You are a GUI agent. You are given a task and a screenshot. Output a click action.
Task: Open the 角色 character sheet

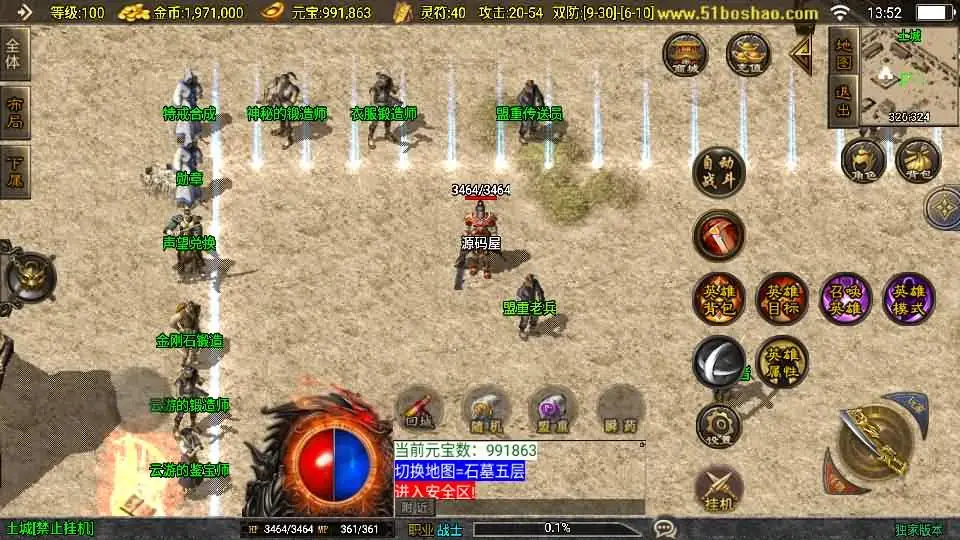point(863,160)
